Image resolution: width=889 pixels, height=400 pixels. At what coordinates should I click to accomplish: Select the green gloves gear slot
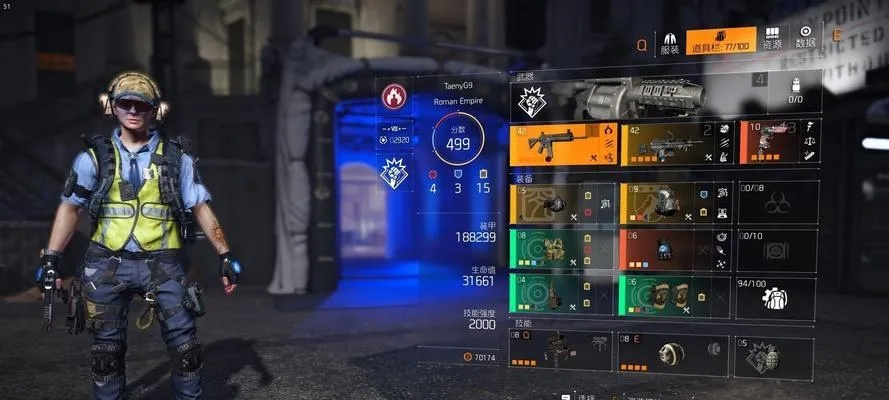click(562, 297)
